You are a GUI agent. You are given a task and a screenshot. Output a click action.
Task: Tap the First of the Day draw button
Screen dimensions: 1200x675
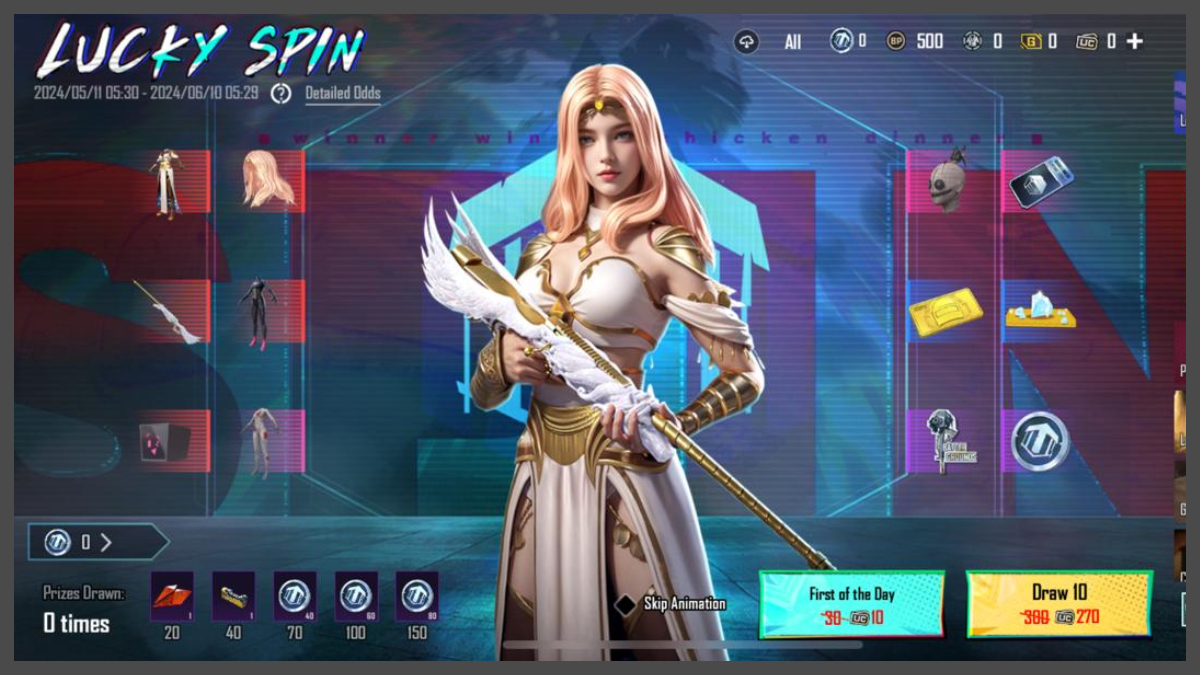point(851,604)
